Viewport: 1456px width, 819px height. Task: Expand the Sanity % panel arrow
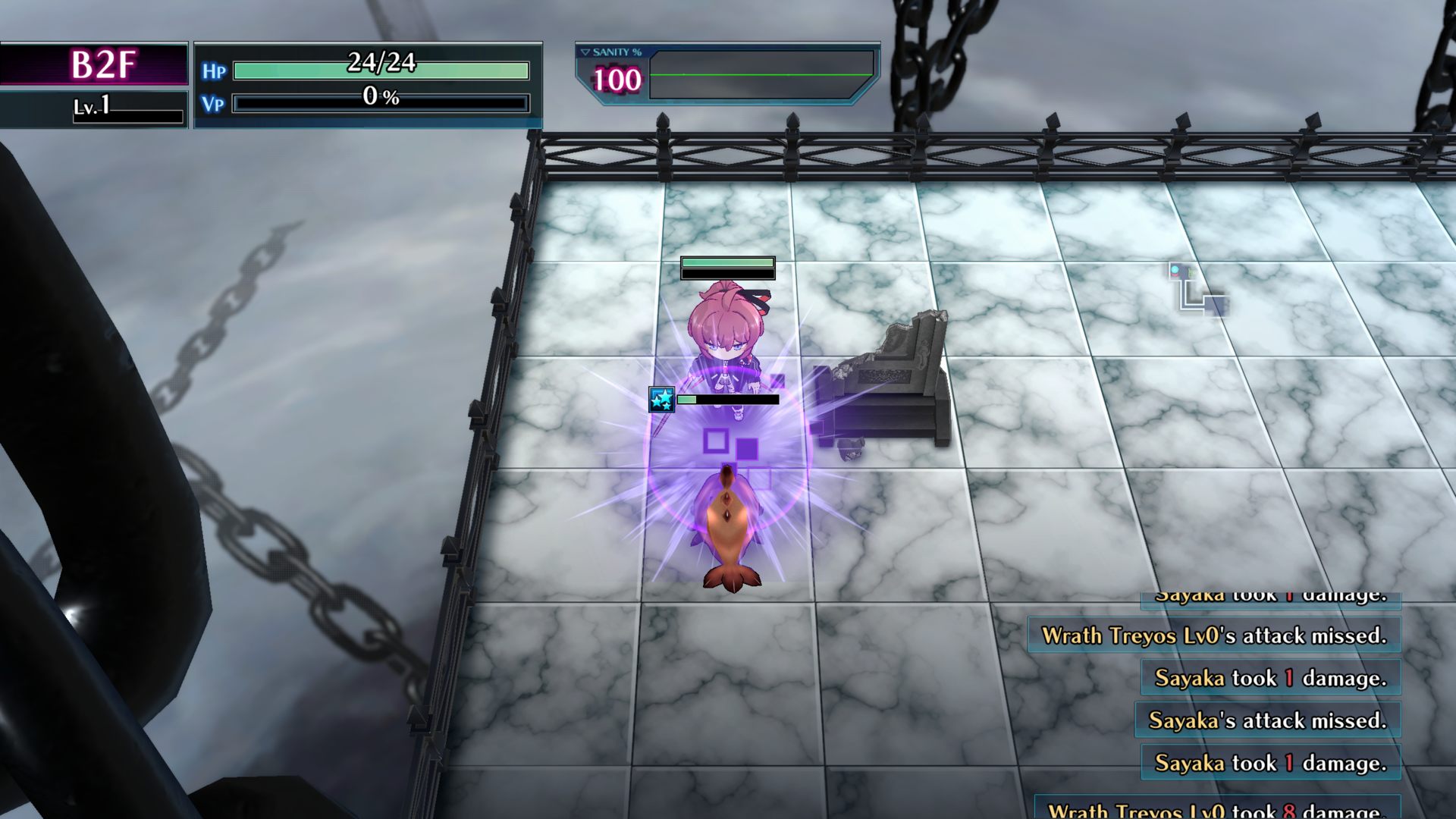coord(585,52)
